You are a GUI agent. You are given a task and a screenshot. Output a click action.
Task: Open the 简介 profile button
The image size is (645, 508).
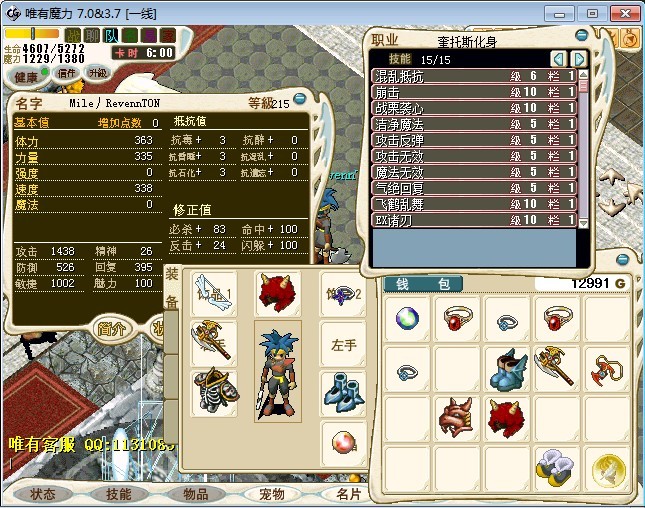click(113, 329)
